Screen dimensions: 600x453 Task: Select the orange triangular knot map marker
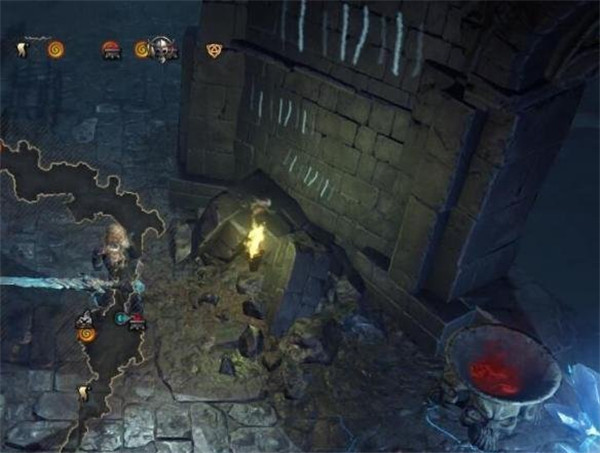pyautogui.click(x=212, y=49)
